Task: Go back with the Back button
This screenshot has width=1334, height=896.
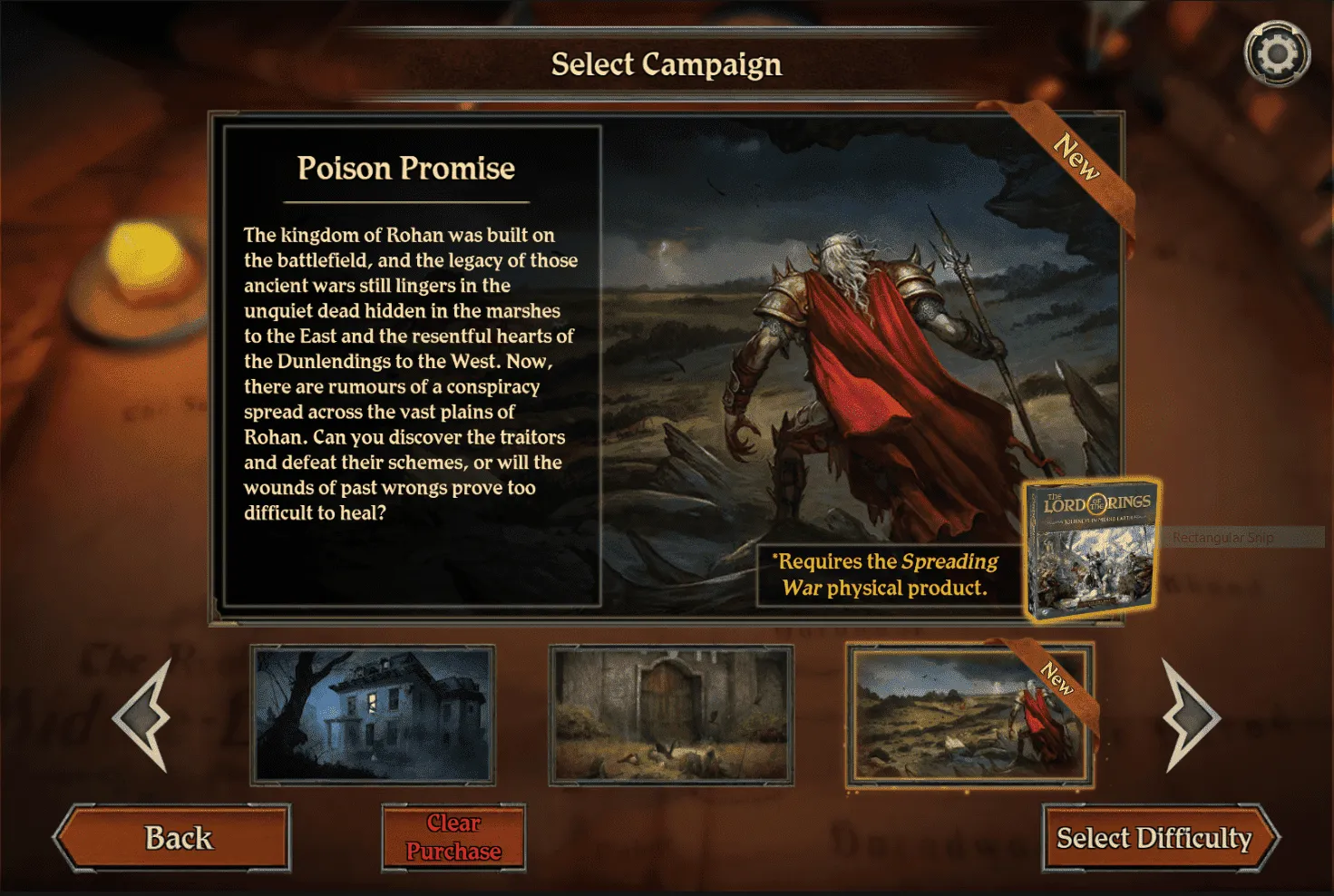Action: [x=175, y=838]
